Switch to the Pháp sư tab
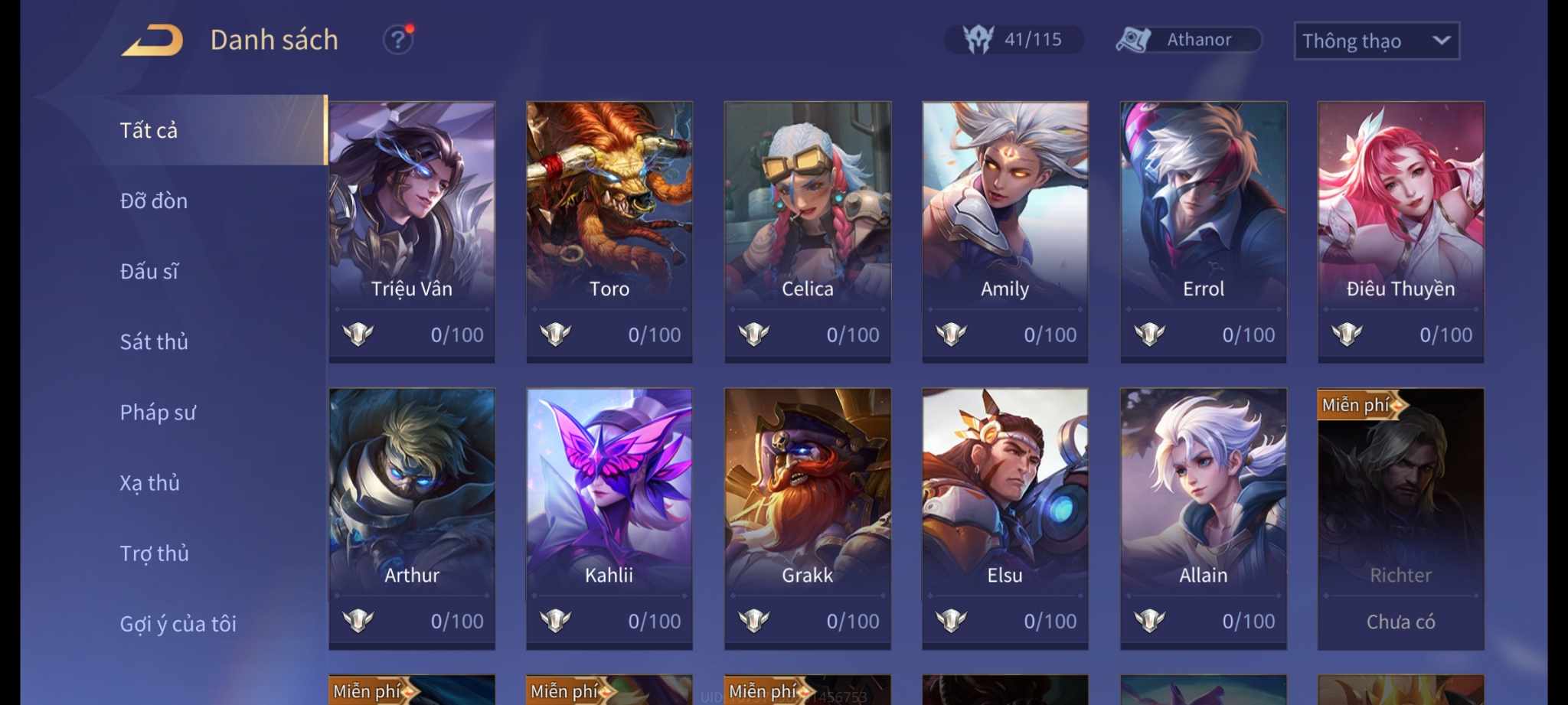This screenshot has height=705, width=1568. pos(158,413)
